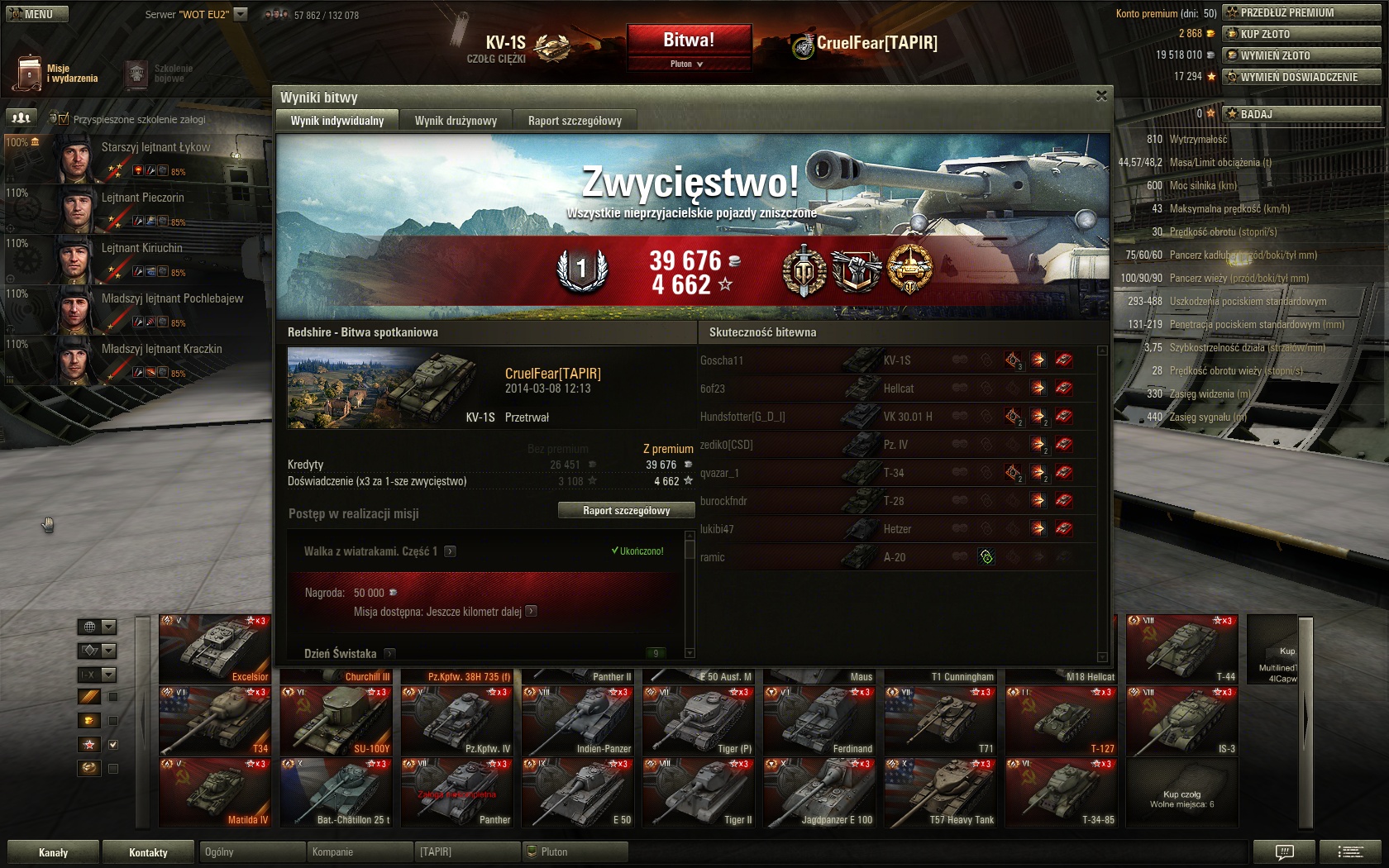Choose the T57 Heavy Tank thumbnail

pos(941,794)
